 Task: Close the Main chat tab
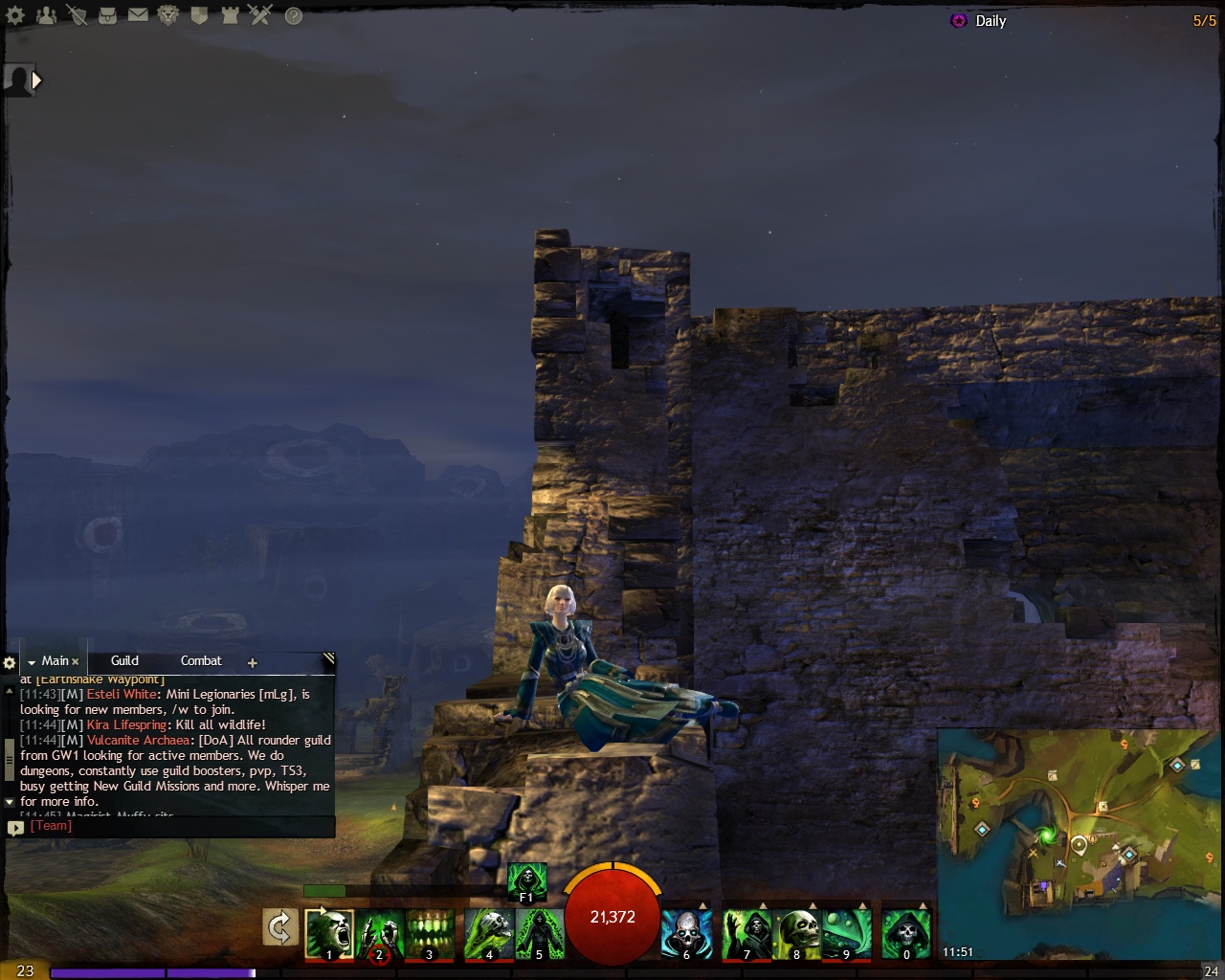click(x=76, y=661)
